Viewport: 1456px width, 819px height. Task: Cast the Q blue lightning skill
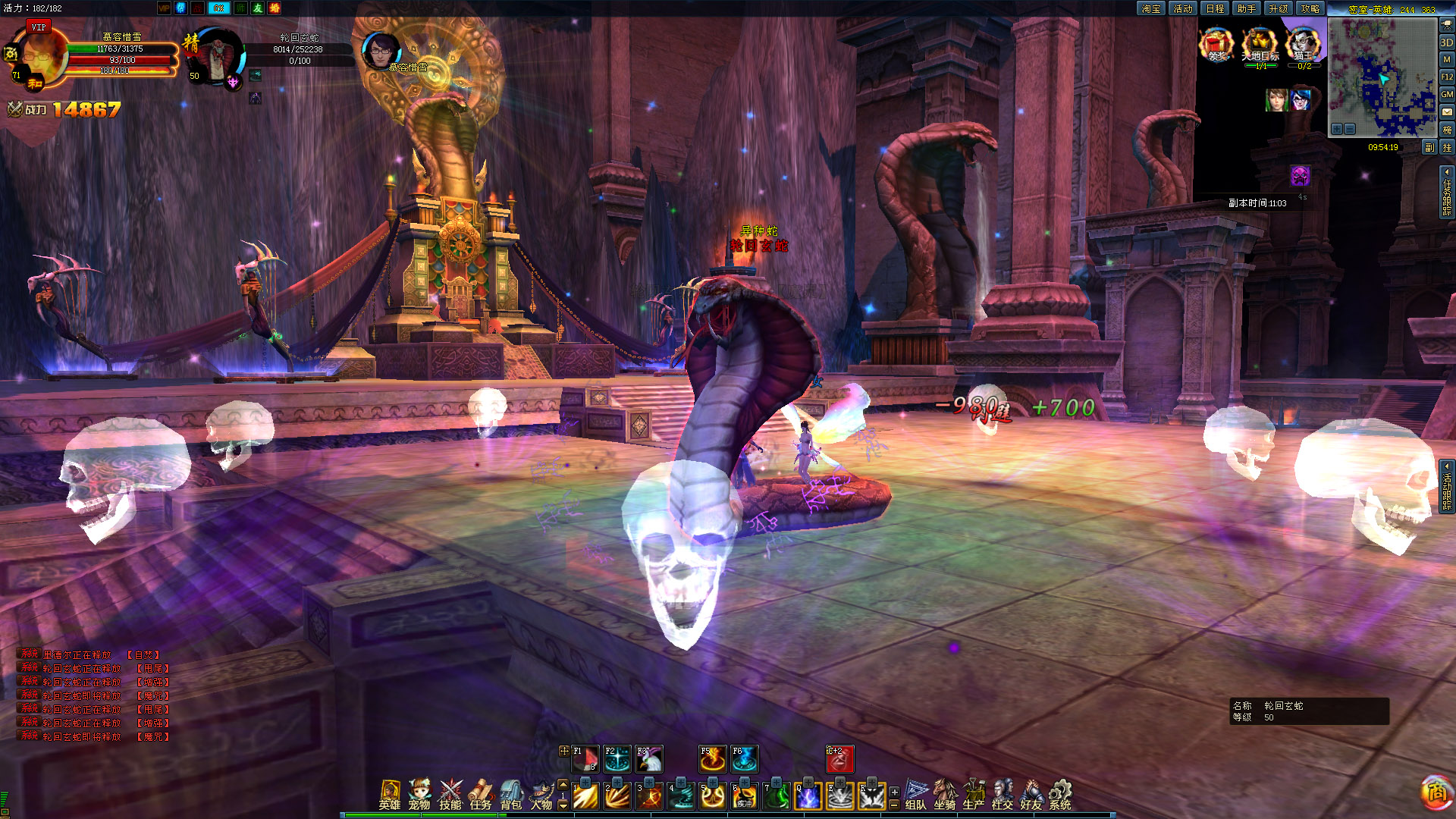click(808, 796)
